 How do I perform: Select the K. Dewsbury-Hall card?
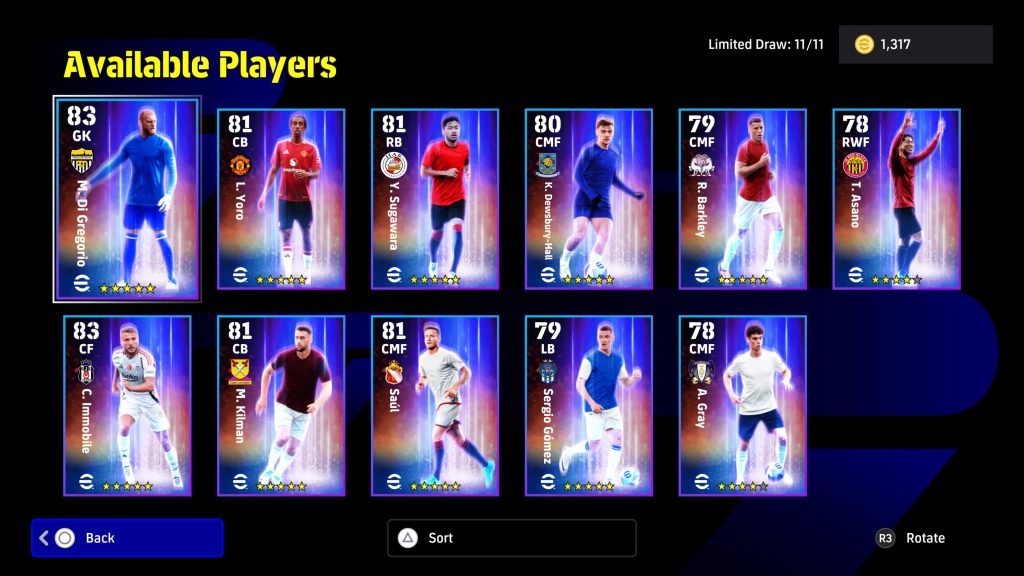pos(589,198)
